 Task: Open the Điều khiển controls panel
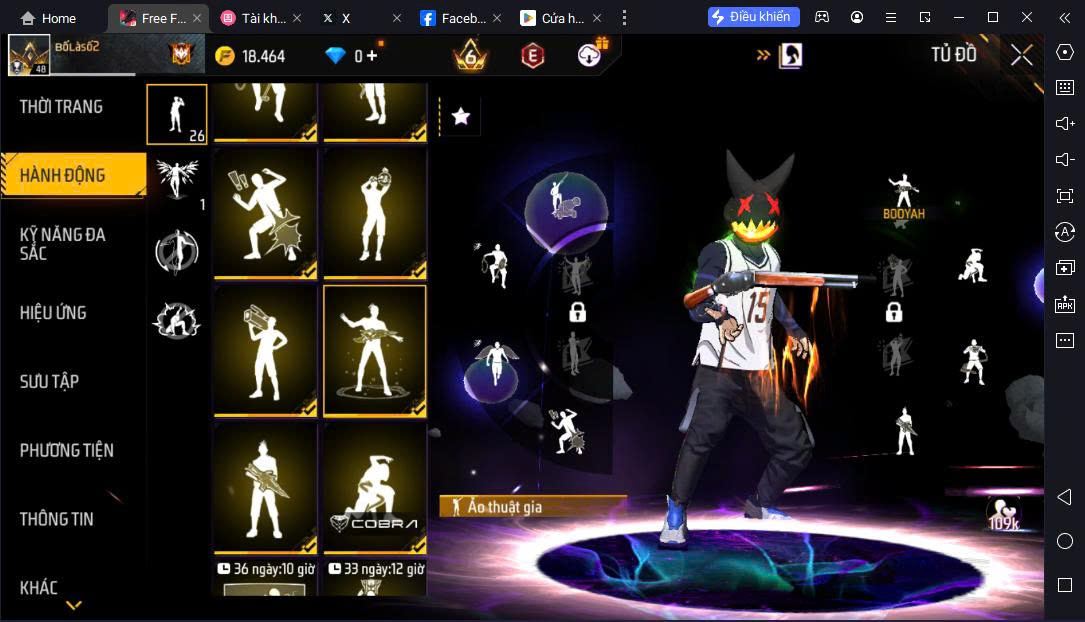pos(753,17)
